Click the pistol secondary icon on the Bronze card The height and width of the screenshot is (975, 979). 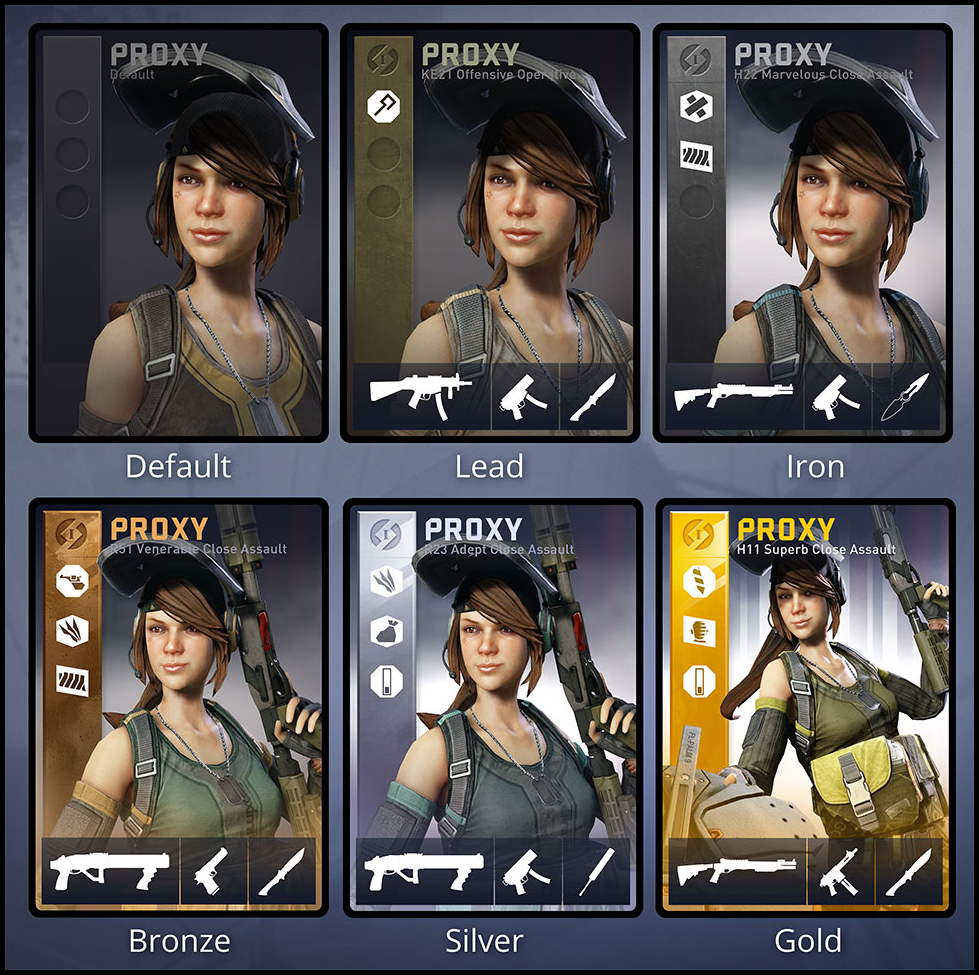(x=214, y=868)
